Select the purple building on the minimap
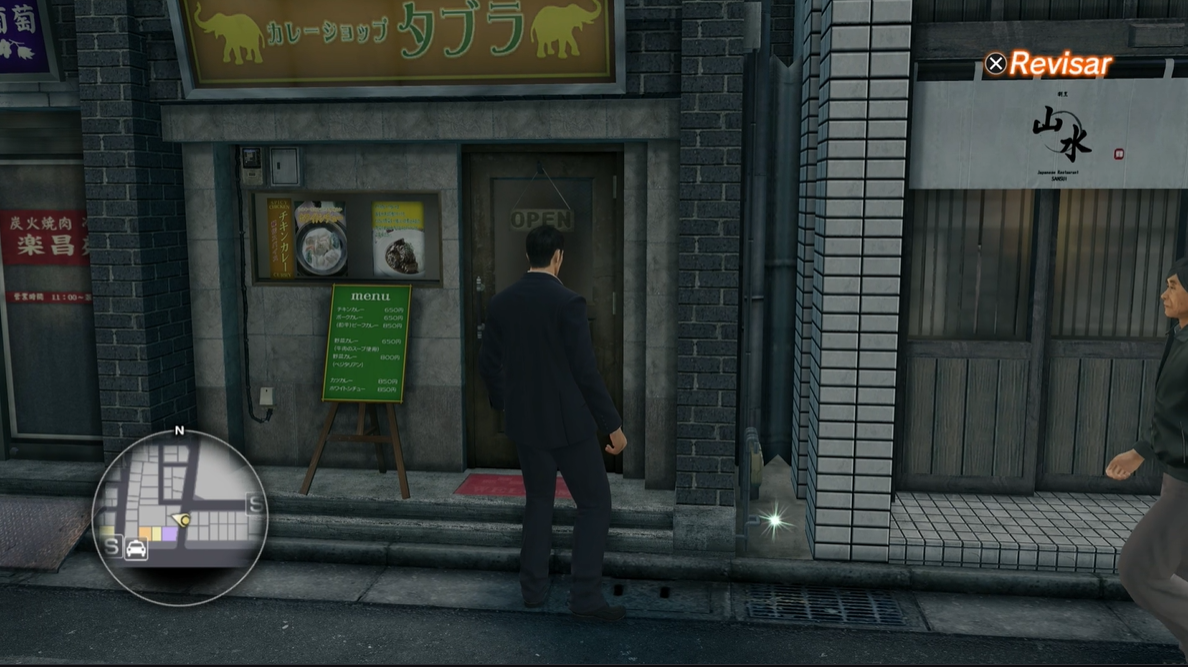The width and height of the screenshot is (1188, 667). pos(169,535)
